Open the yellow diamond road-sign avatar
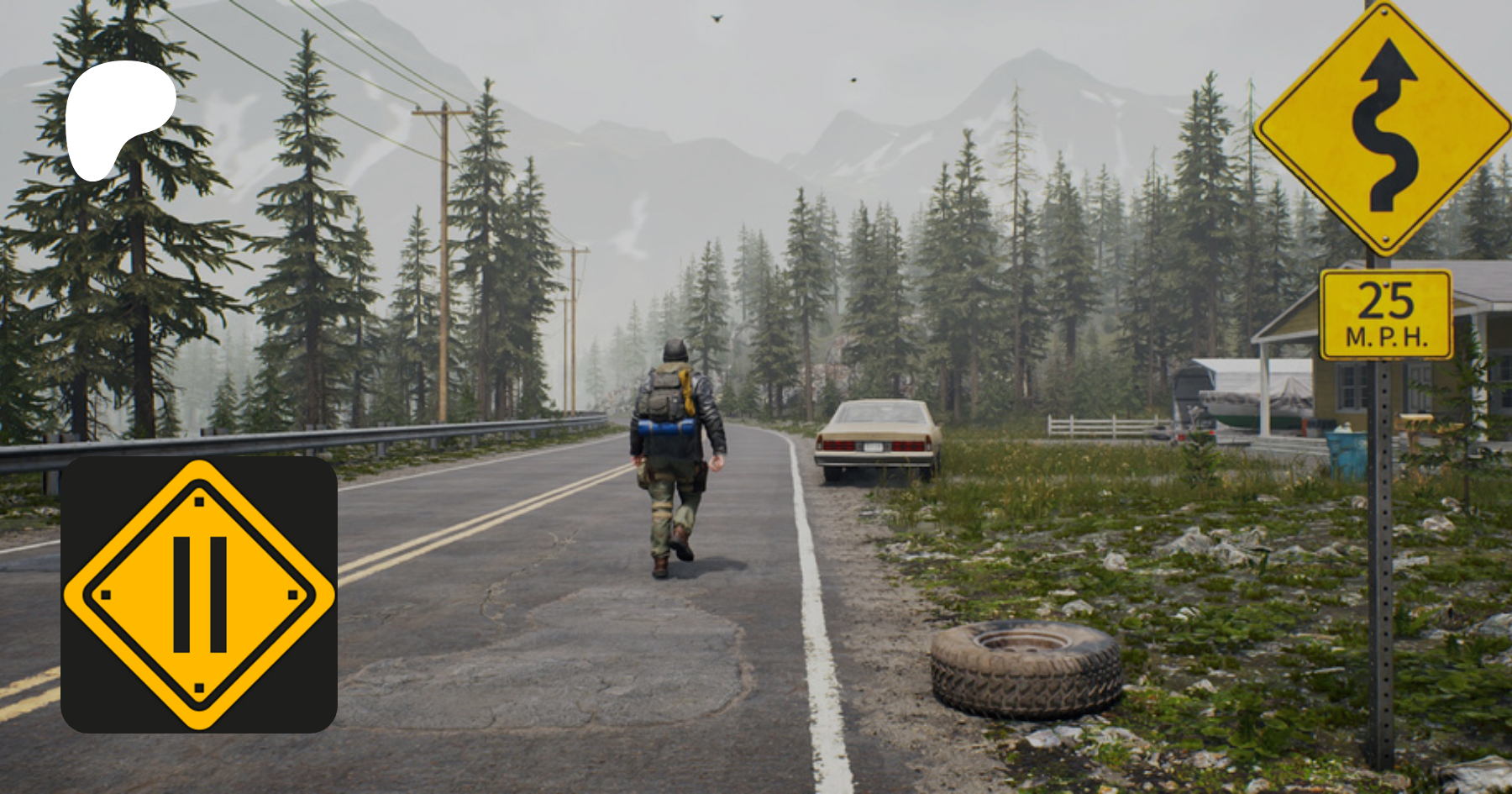The image size is (1512, 794). [x=199, y=595]
